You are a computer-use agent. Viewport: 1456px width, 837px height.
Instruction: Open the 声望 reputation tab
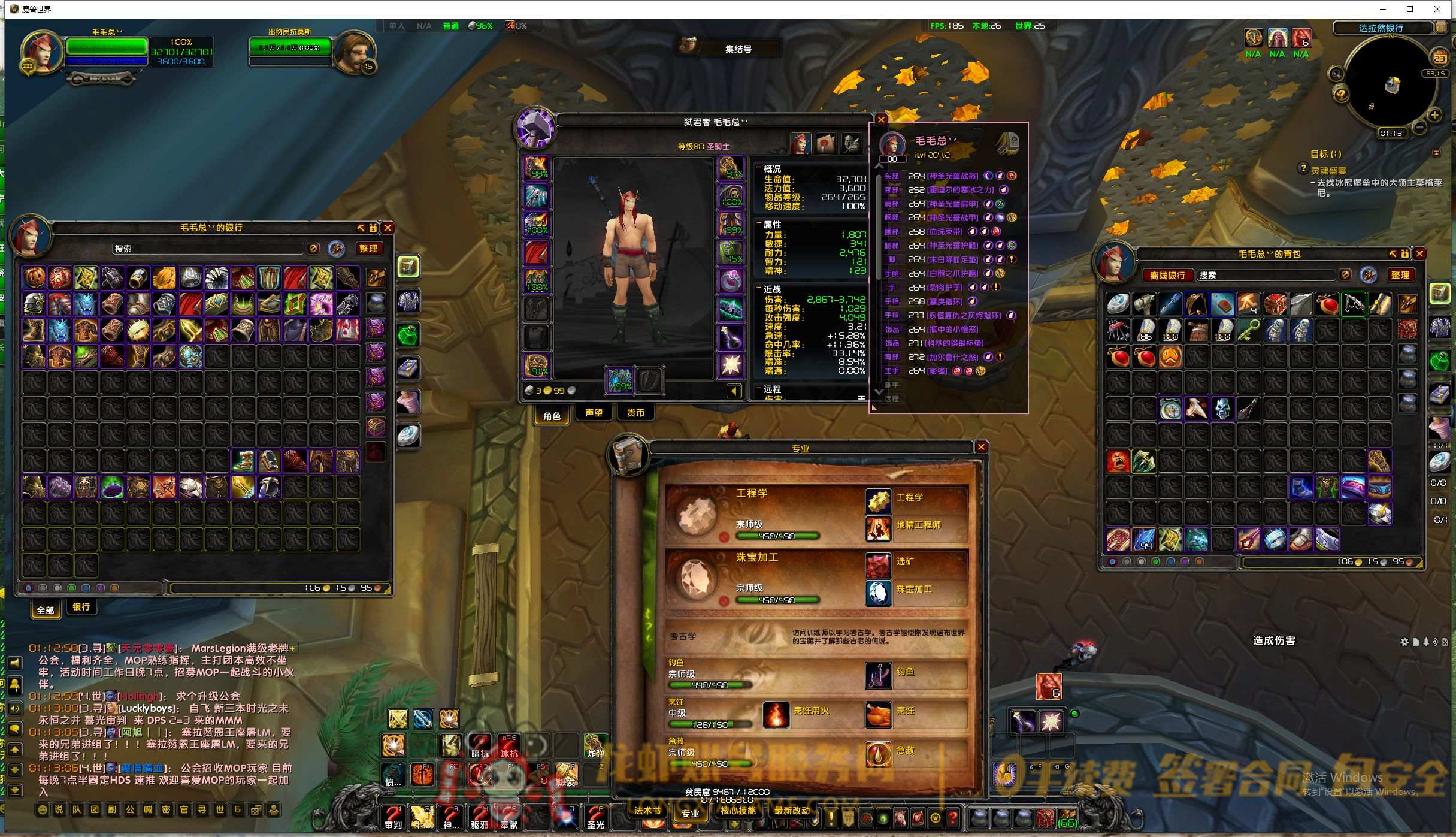pyautogui.click(x=594, y=413)
